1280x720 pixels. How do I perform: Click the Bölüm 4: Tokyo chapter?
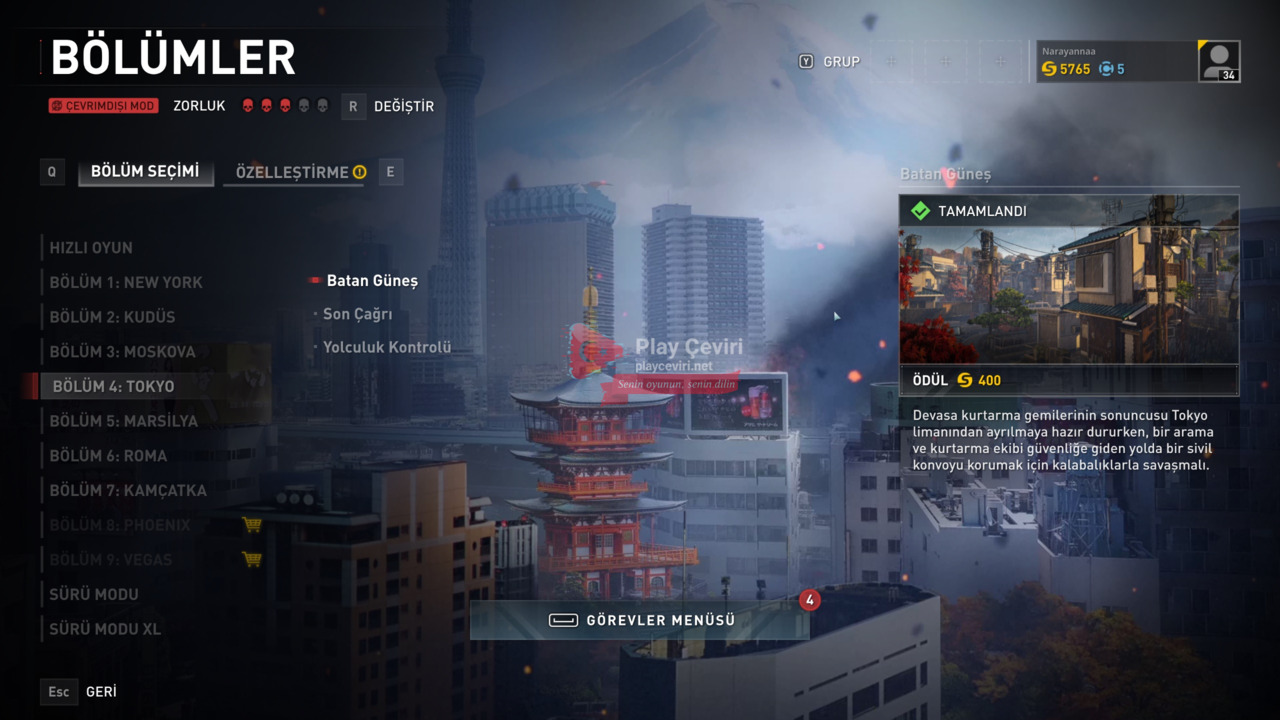(113, 387)
